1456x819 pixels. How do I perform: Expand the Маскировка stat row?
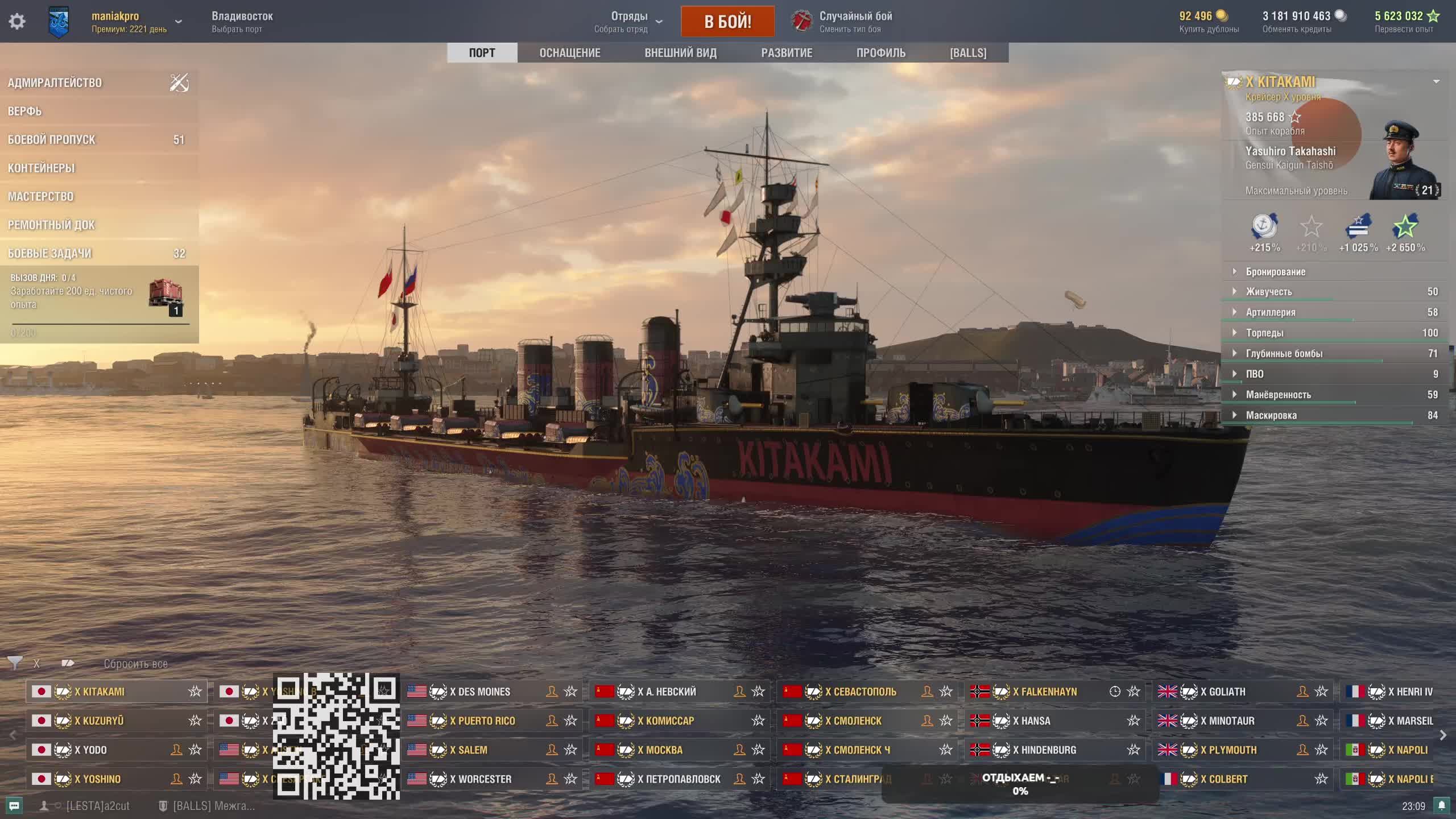(1271, 415)
